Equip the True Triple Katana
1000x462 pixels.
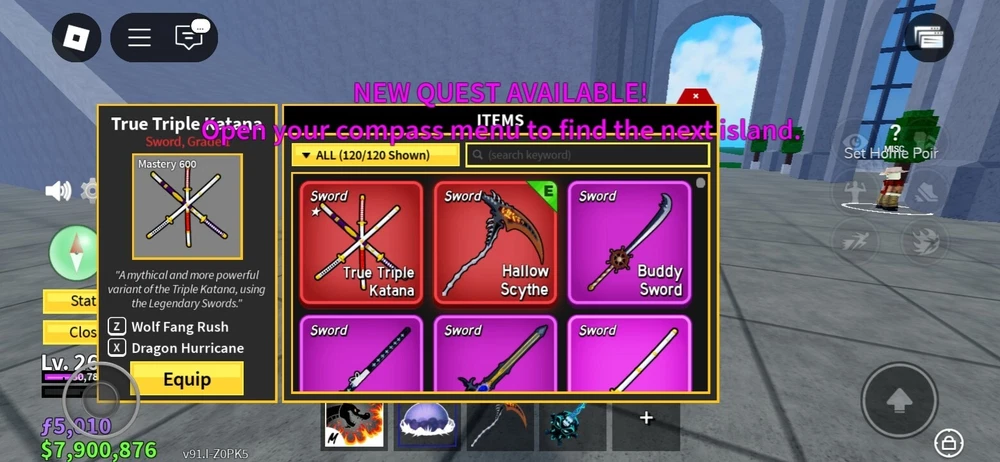(x=187, y=379)
